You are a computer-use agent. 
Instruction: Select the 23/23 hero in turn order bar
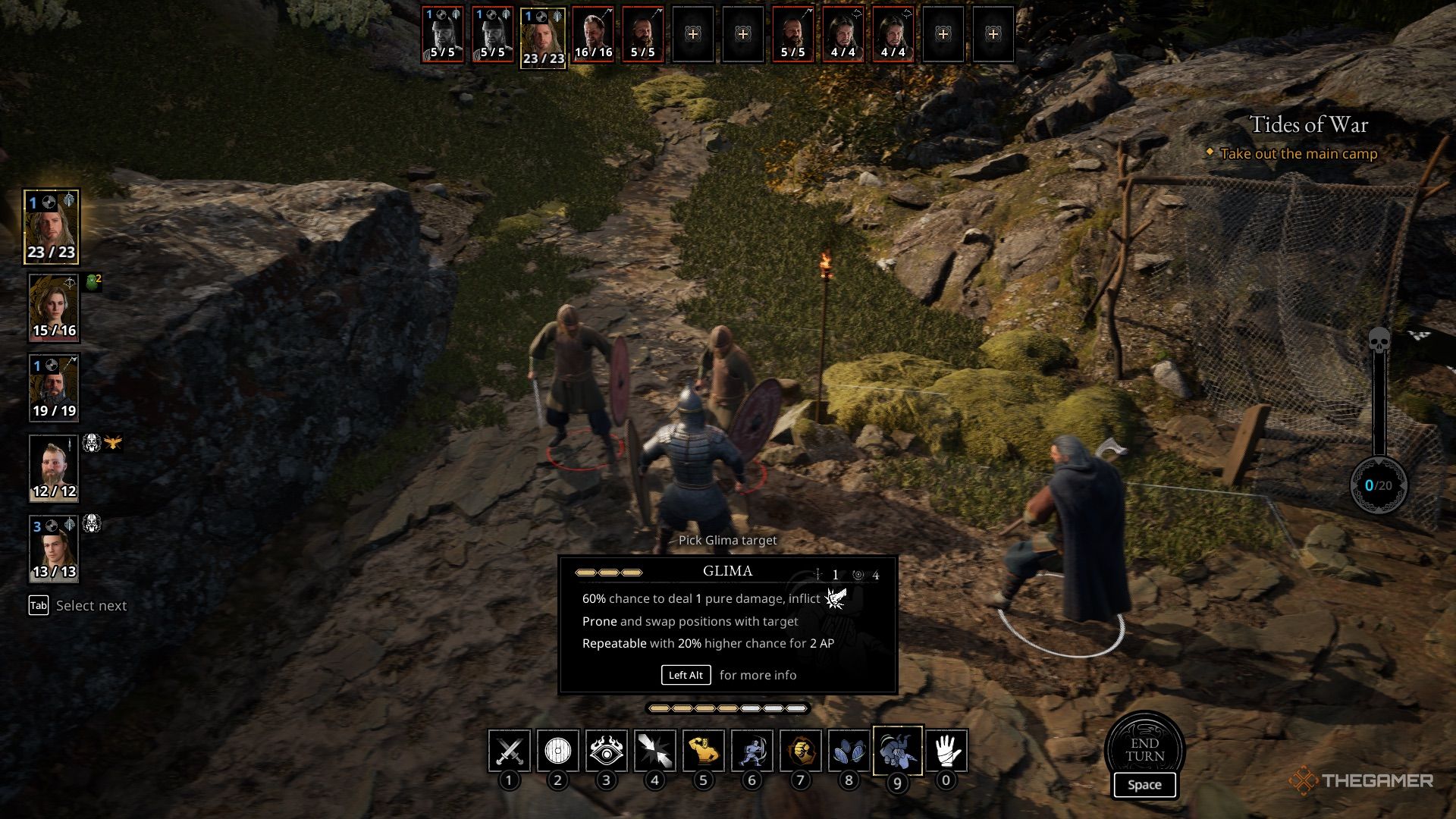click(x=543, y=38)
